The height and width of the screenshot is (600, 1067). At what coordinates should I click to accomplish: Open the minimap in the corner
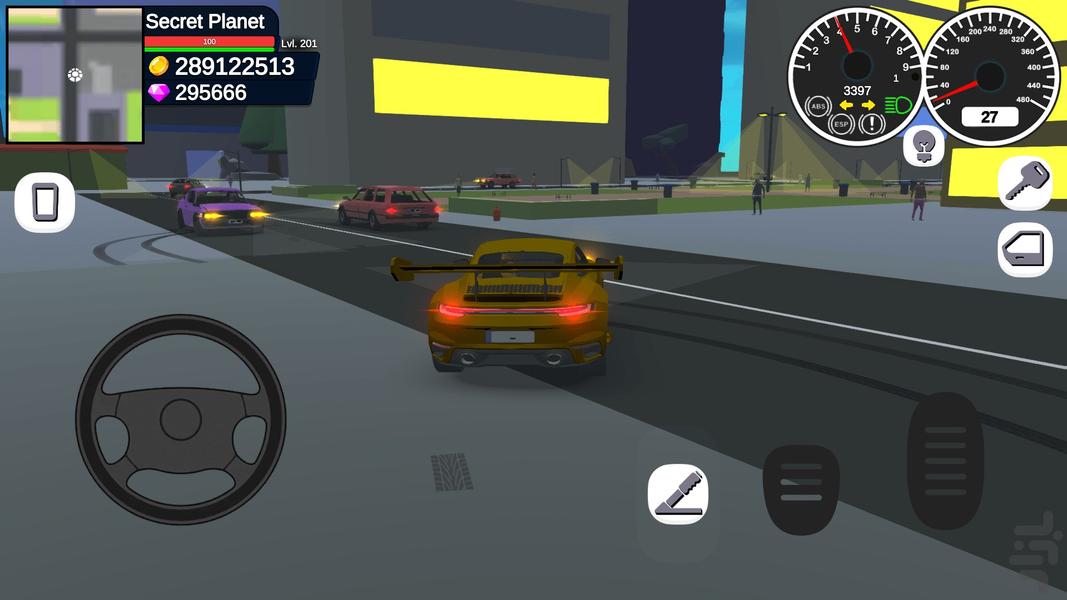pos(74,73)
